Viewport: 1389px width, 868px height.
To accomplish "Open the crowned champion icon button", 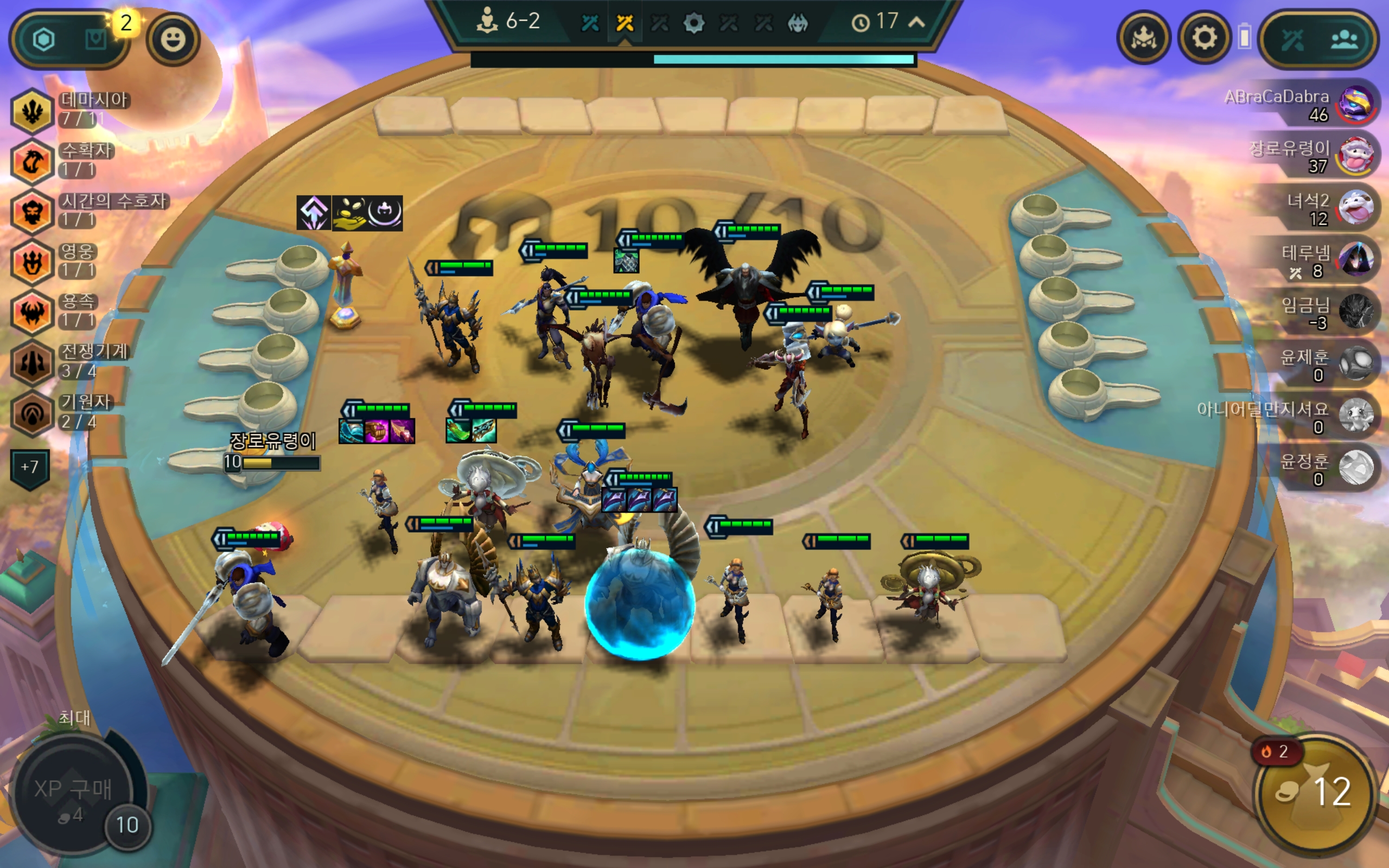I will 1143,39.
